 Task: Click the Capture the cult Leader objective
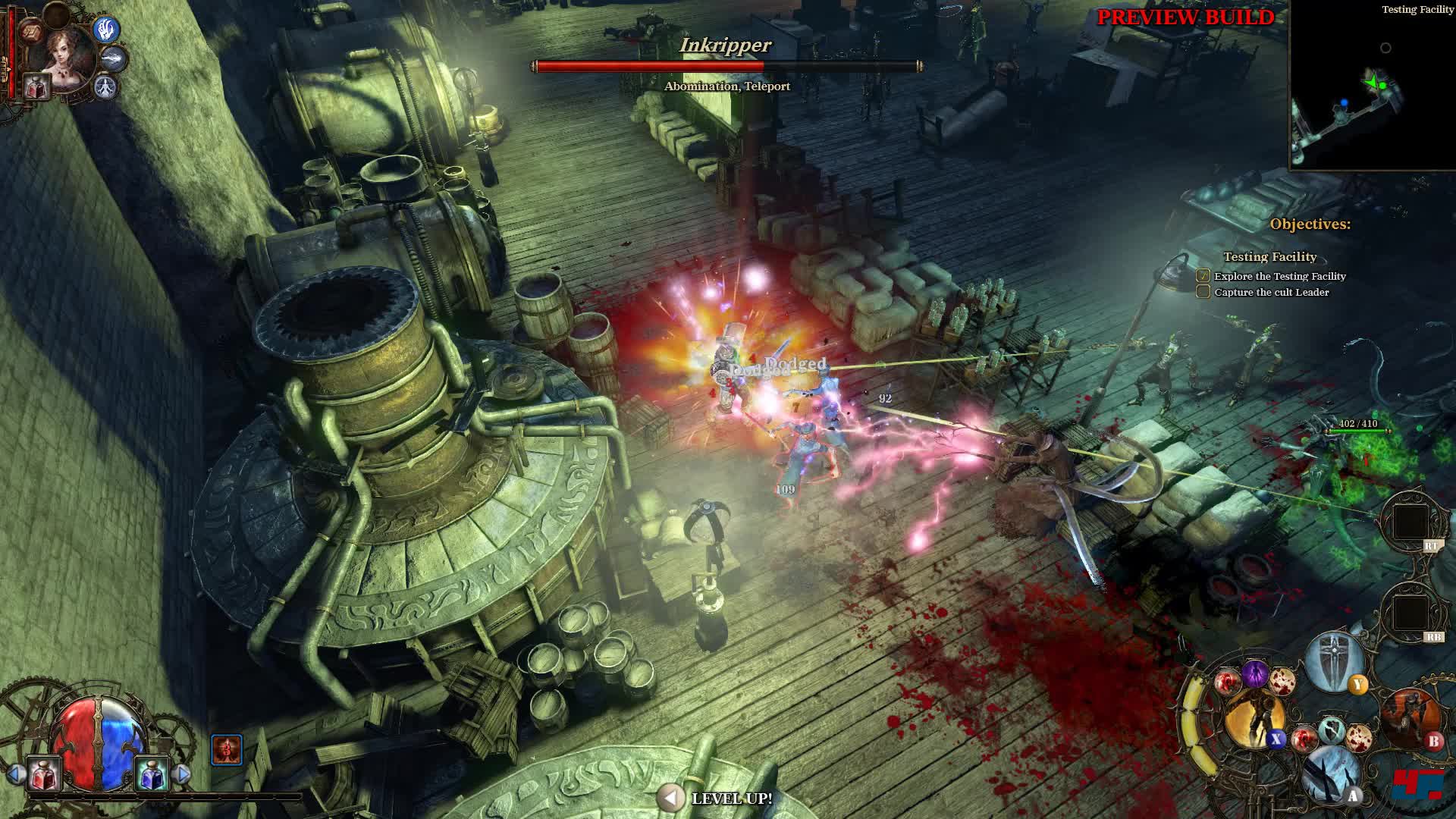[x=1271, y=292]
